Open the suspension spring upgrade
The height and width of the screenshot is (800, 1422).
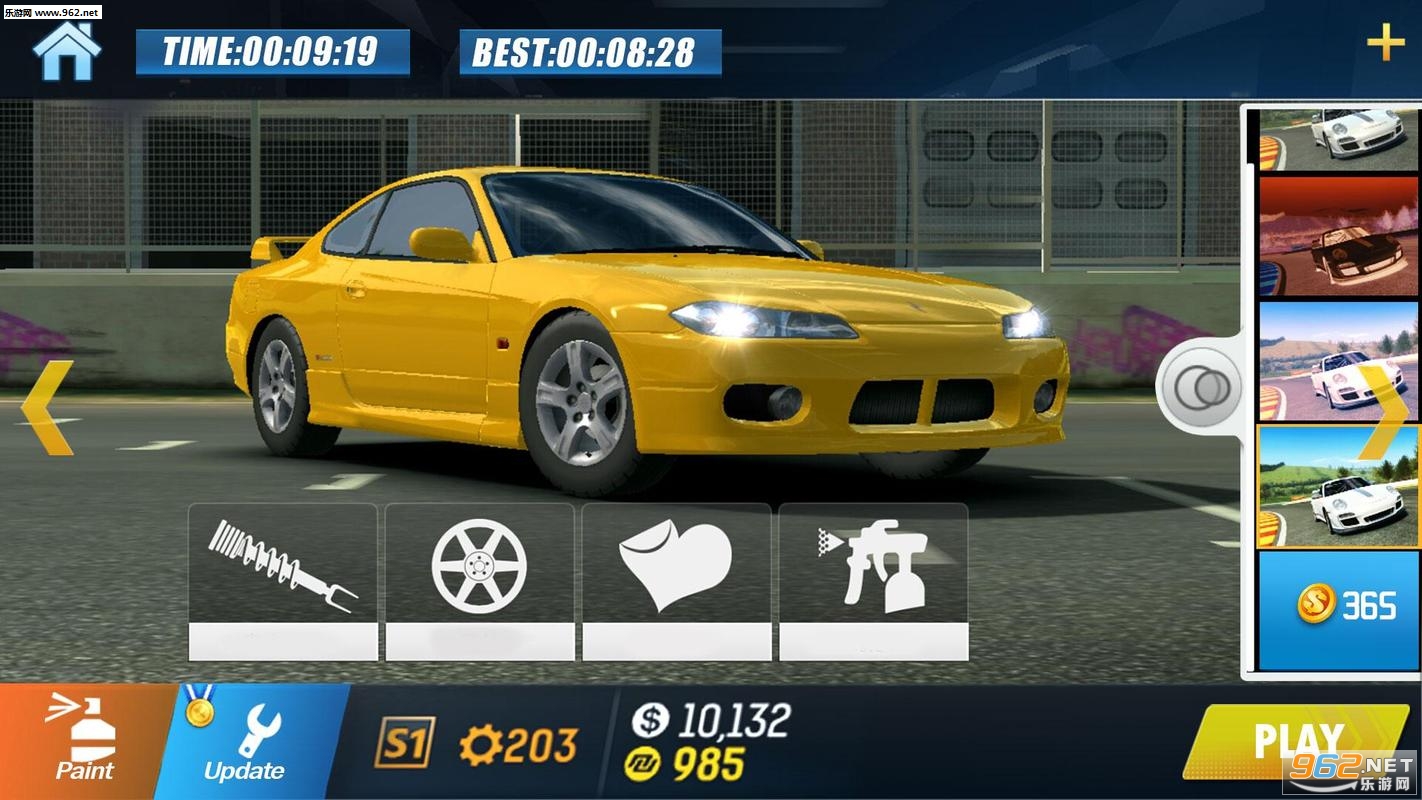pos(283,581)
